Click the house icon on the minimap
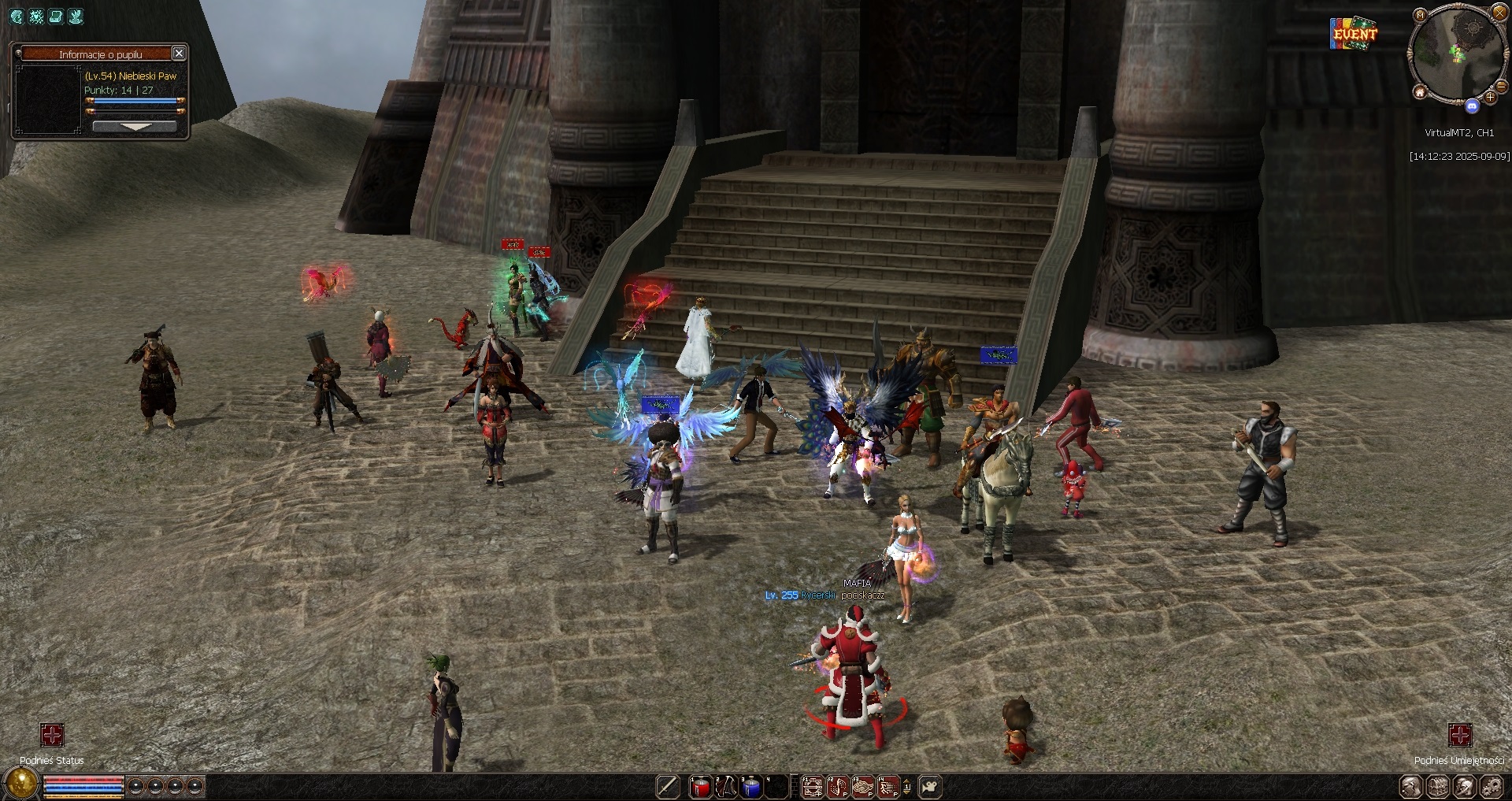The image size is (1512, 801). [x=1420, y=93]
